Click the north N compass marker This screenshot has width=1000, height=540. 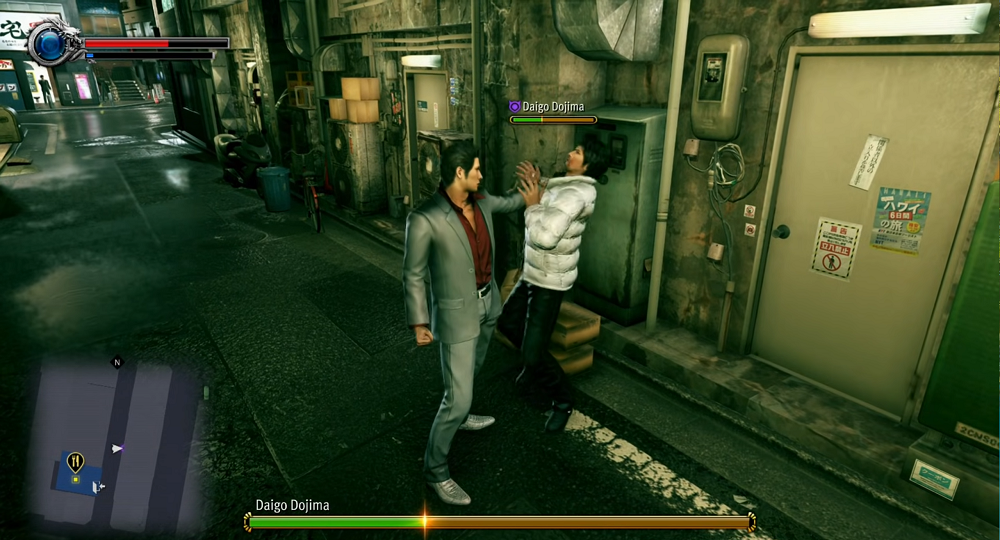tap(117, 362)
